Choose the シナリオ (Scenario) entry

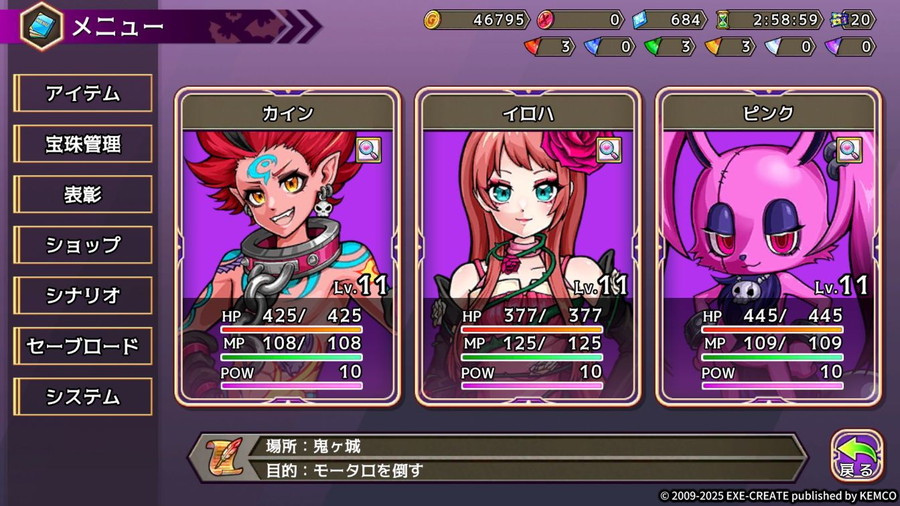(x=83, y=296)
